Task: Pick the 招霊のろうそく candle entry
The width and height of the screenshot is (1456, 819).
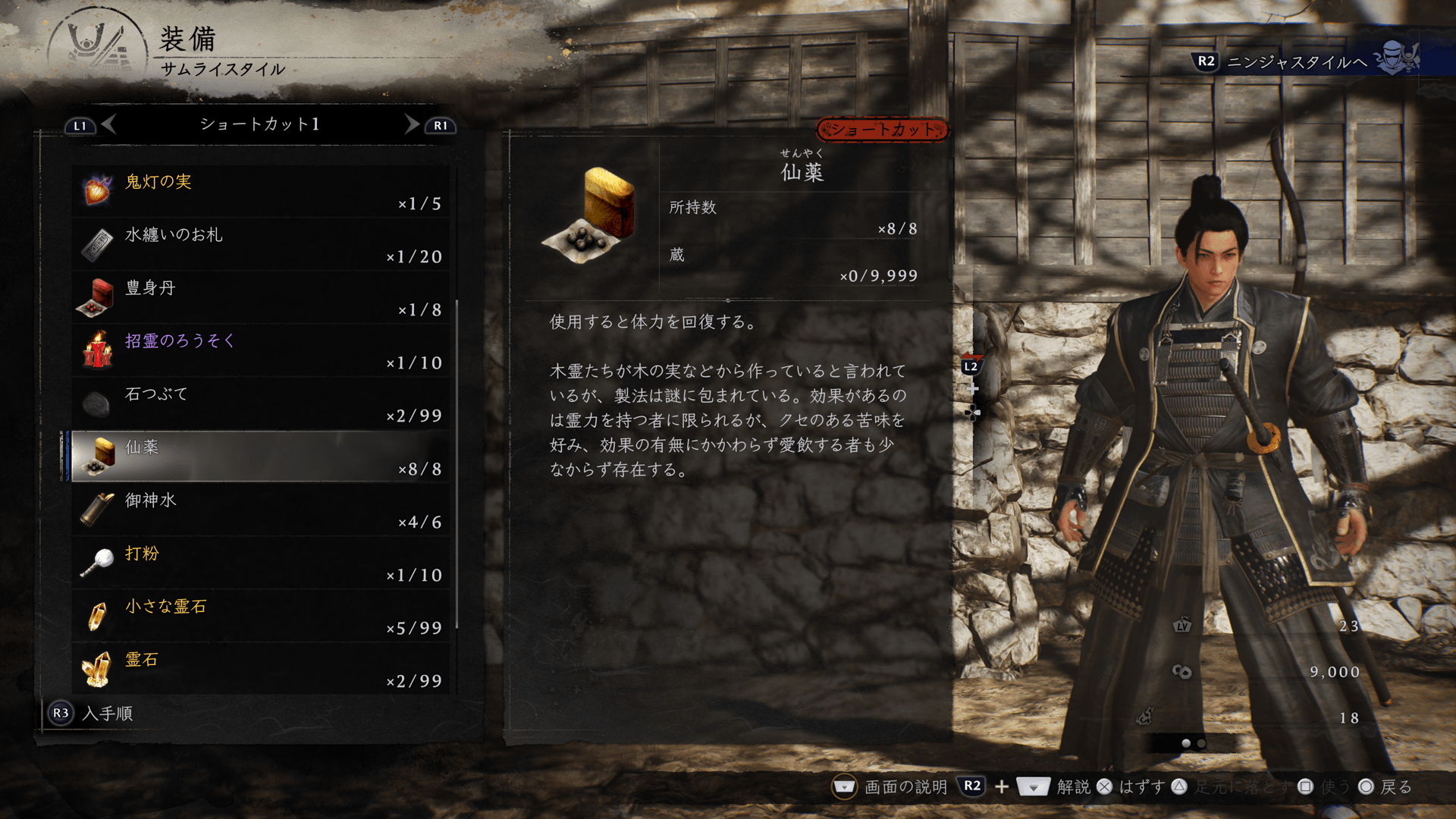Action: click(x=262, y=350)
